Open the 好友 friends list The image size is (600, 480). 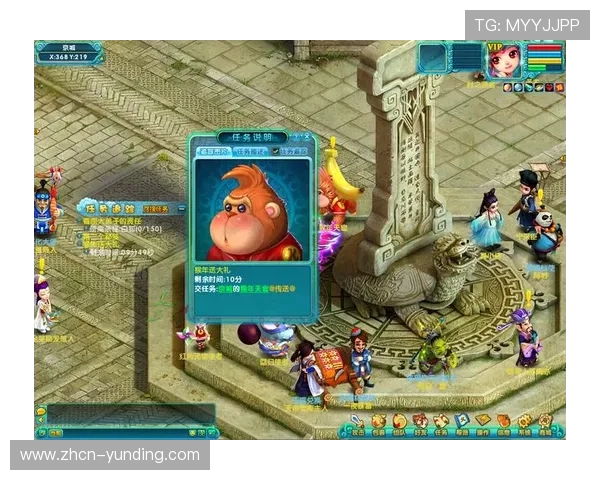(420, 422)
